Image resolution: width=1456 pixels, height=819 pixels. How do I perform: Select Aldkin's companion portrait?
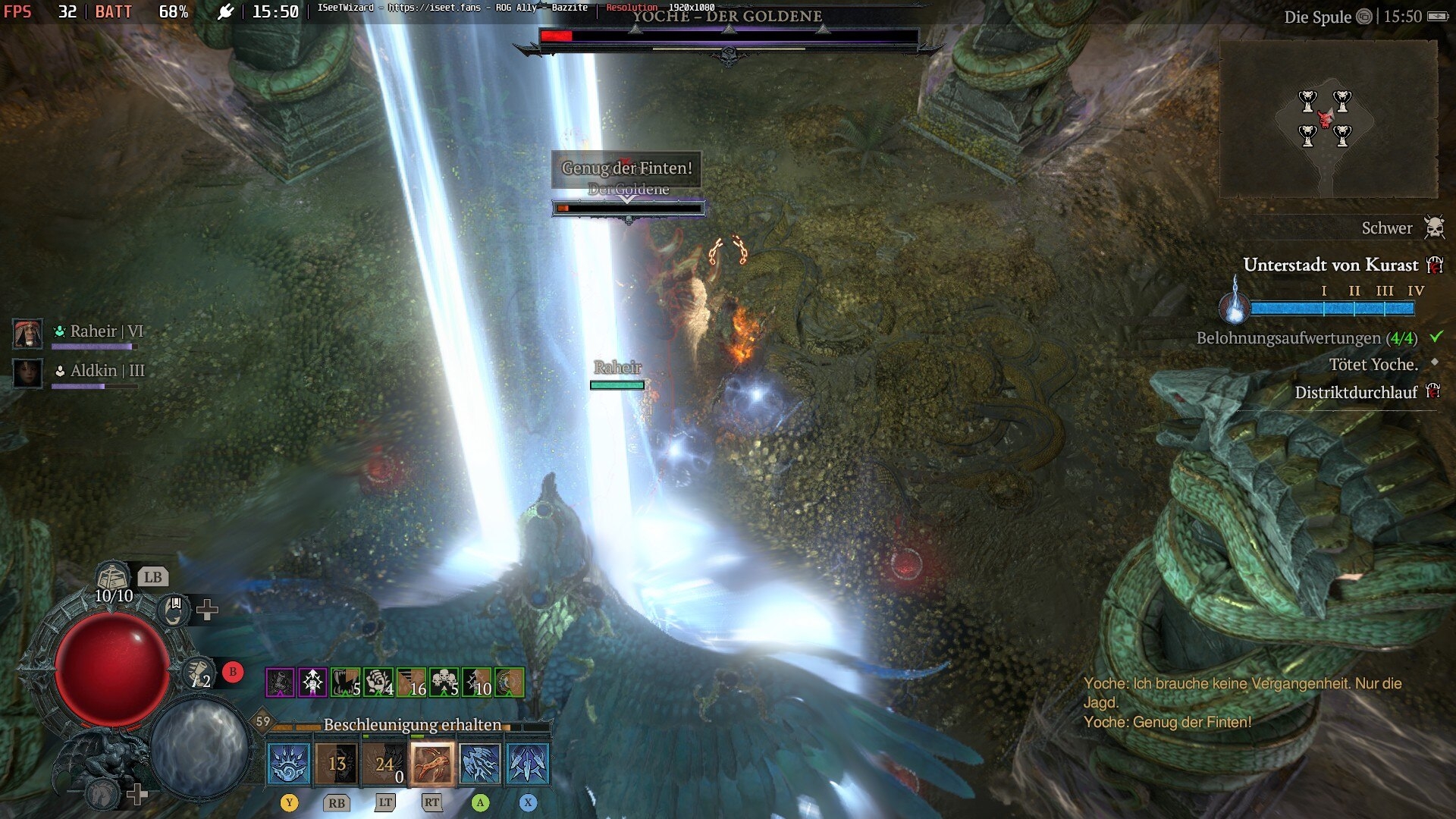28,372
